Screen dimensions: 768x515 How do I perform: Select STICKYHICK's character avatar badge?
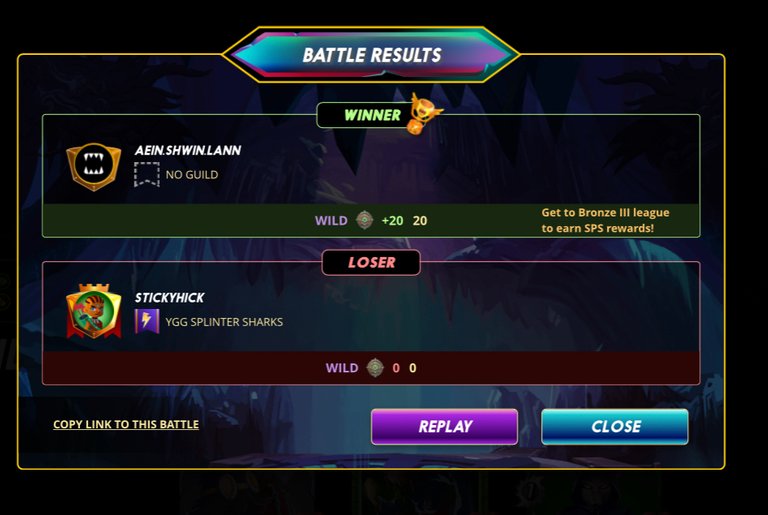[x=94, y=311]
